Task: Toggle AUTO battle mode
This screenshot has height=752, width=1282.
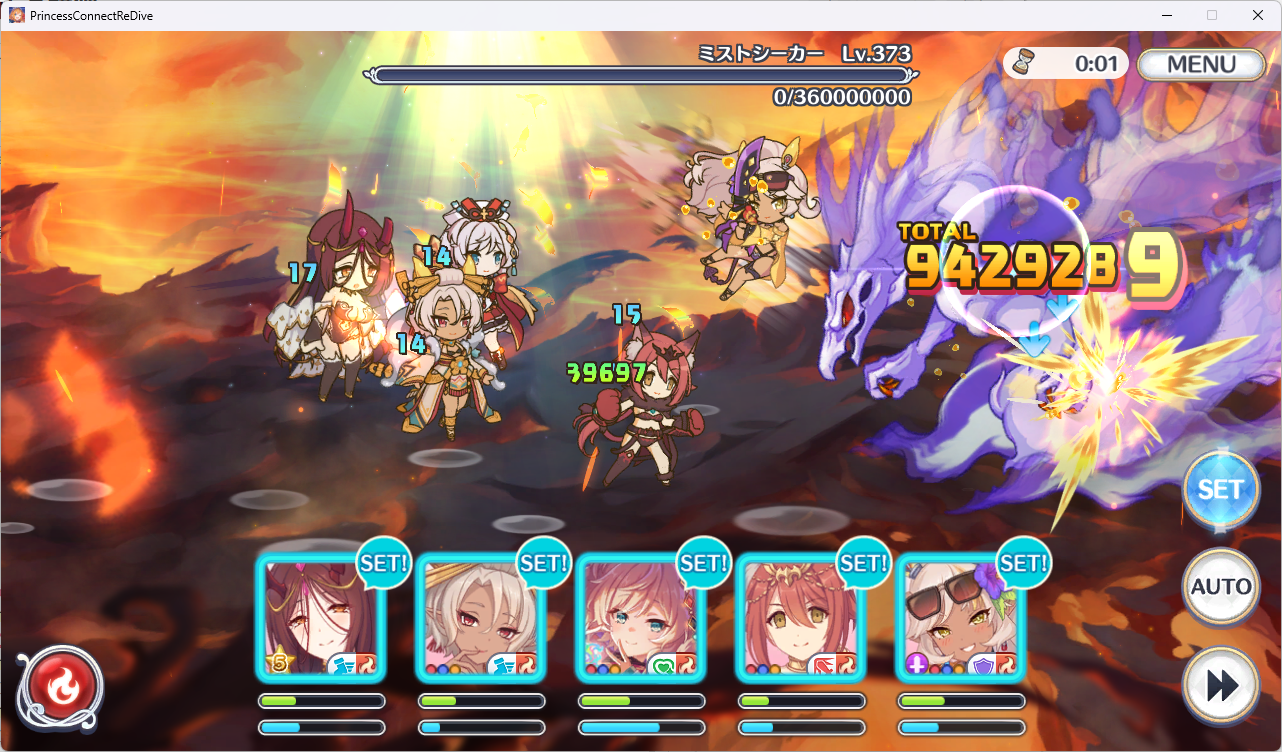Action: pos(1220,586)
